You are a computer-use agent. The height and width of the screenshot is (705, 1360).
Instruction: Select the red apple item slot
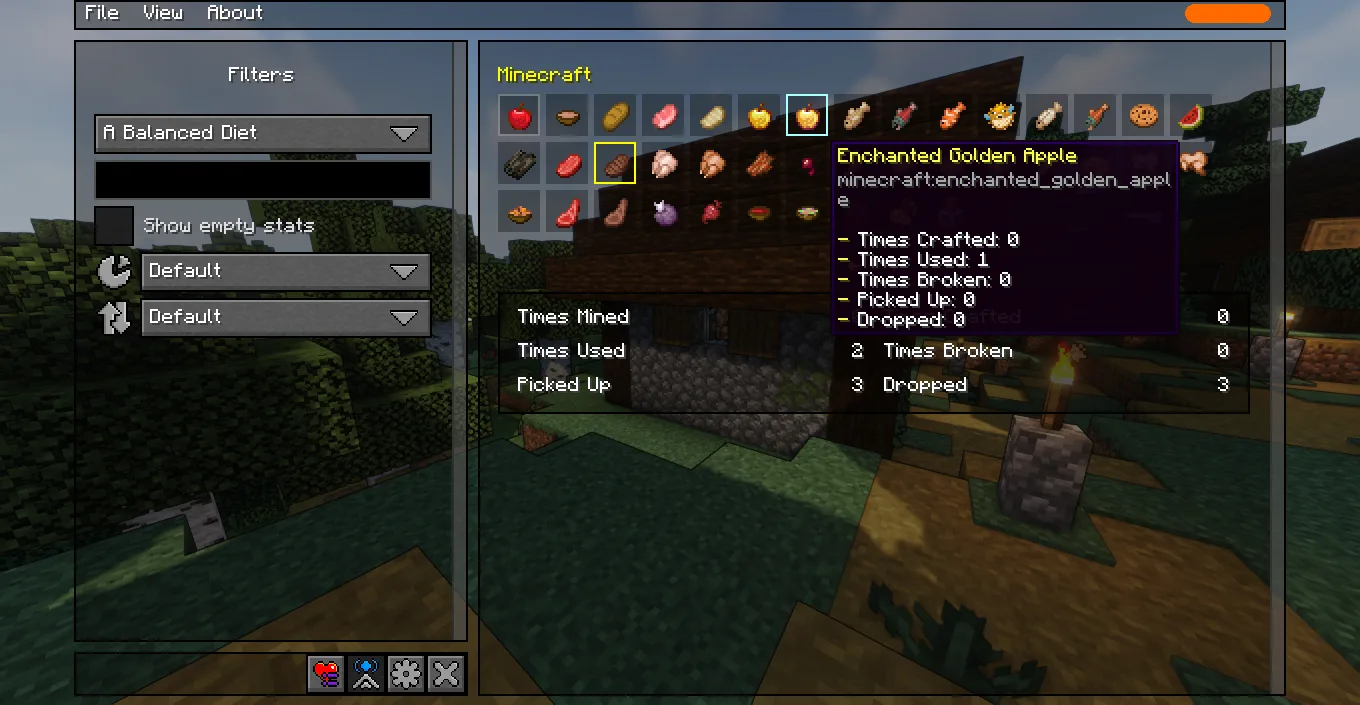pos(519,116)
